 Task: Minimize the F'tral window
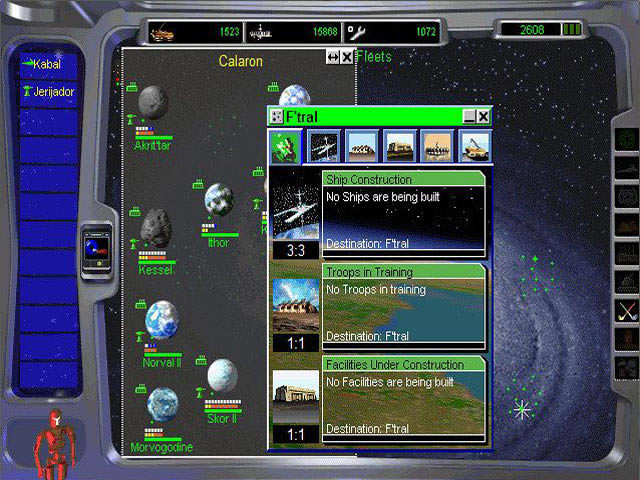(x=469, y=117)
